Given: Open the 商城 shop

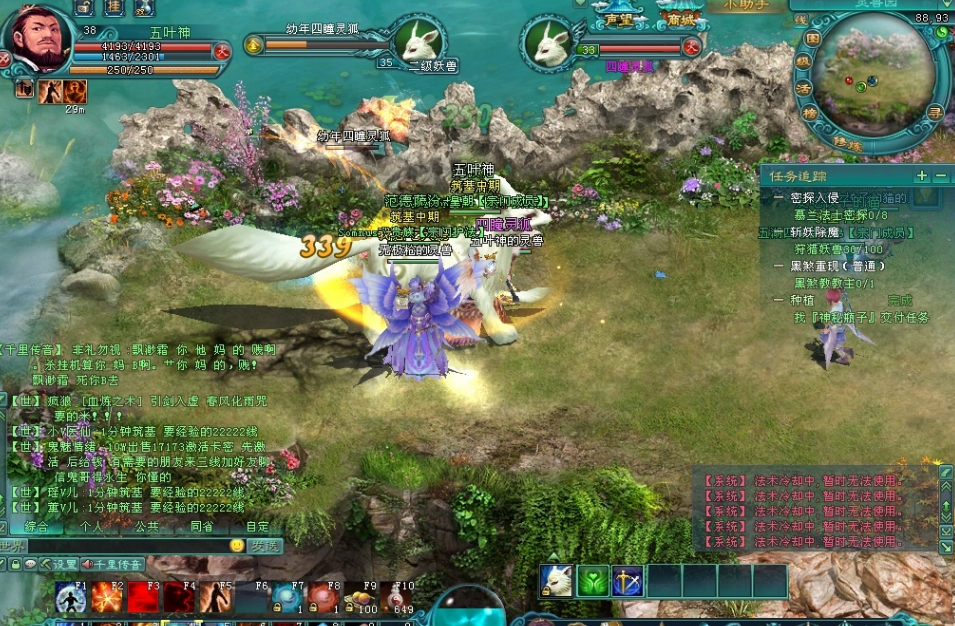Looking at the screenshot, I should (x=682, y=19).
